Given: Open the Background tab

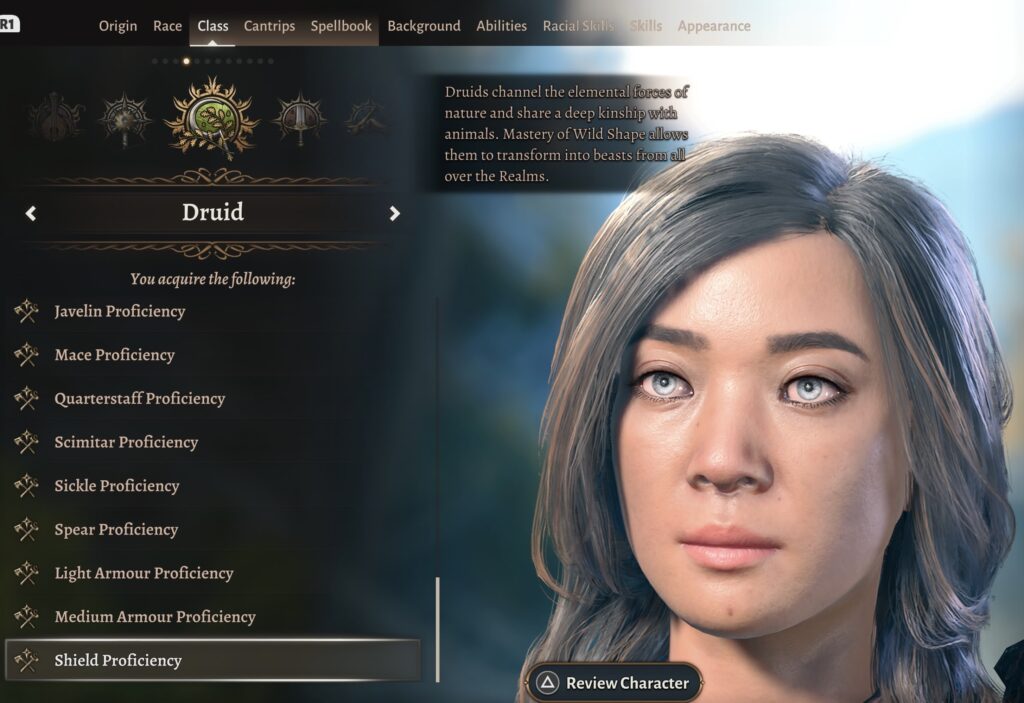Looking at the screenshot, I should pos(424,26).
